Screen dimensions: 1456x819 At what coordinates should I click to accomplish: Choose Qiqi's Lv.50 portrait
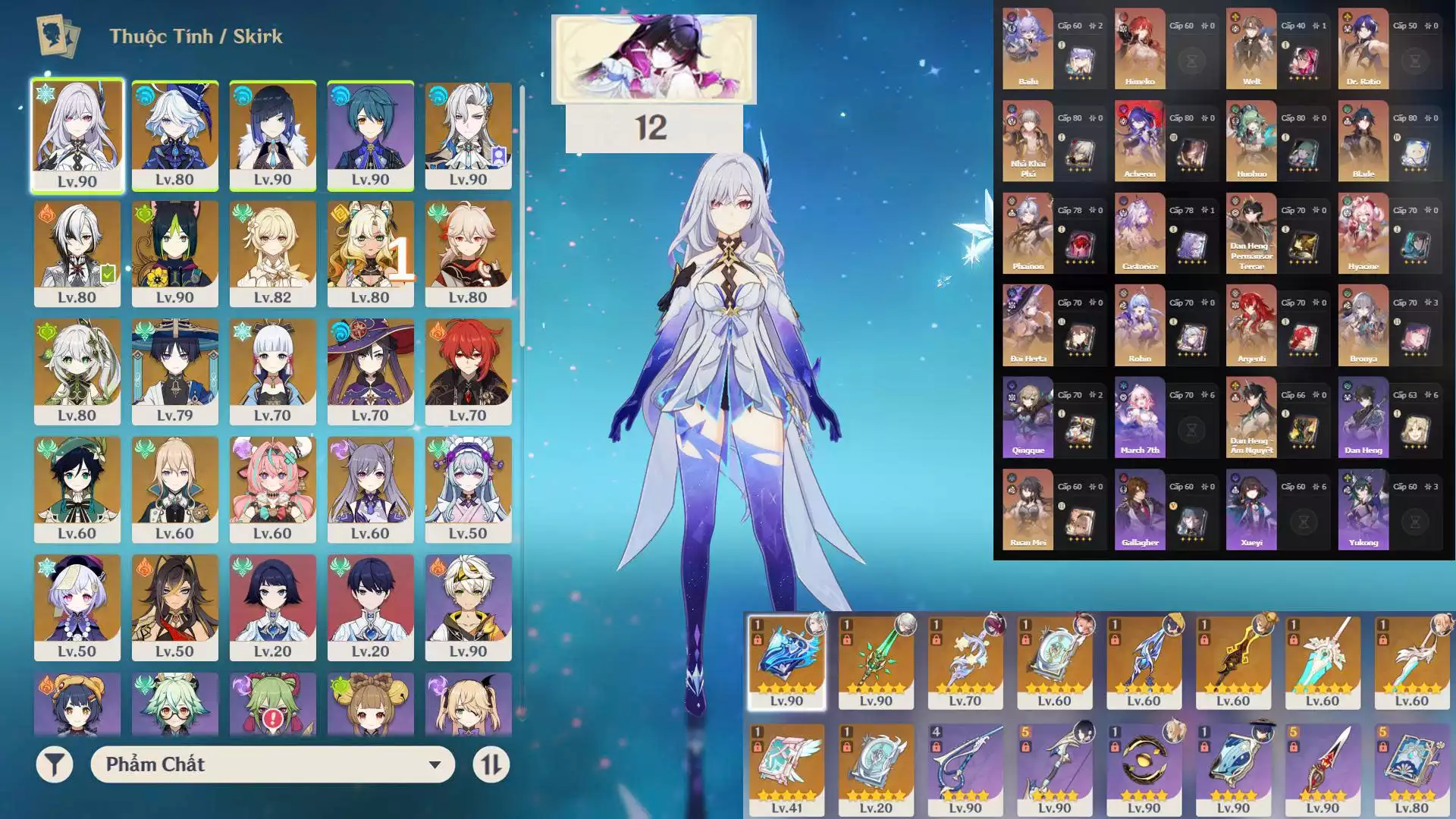(x=77, y=607)
